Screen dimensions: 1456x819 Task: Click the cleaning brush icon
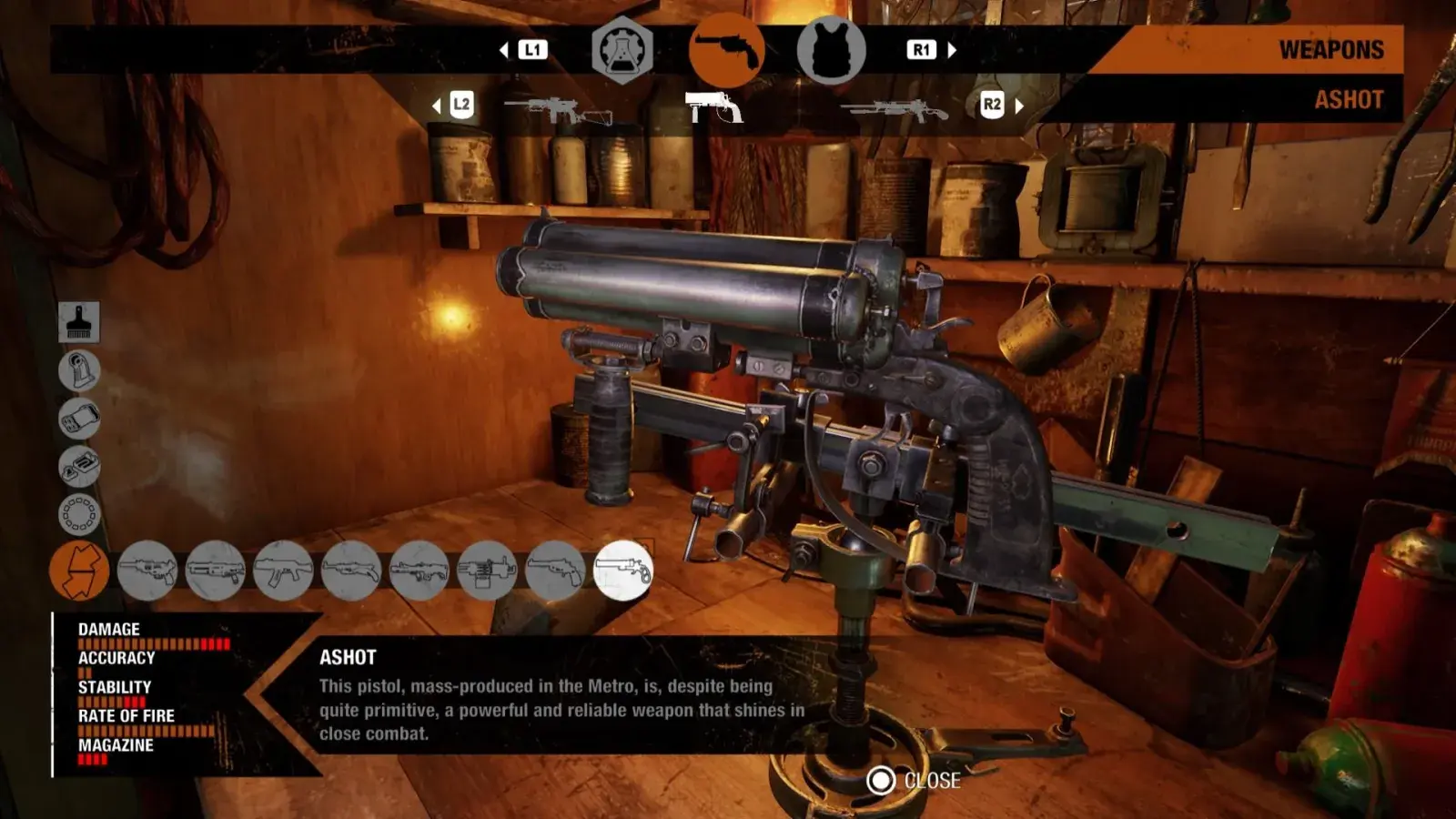tap(79, 322)
